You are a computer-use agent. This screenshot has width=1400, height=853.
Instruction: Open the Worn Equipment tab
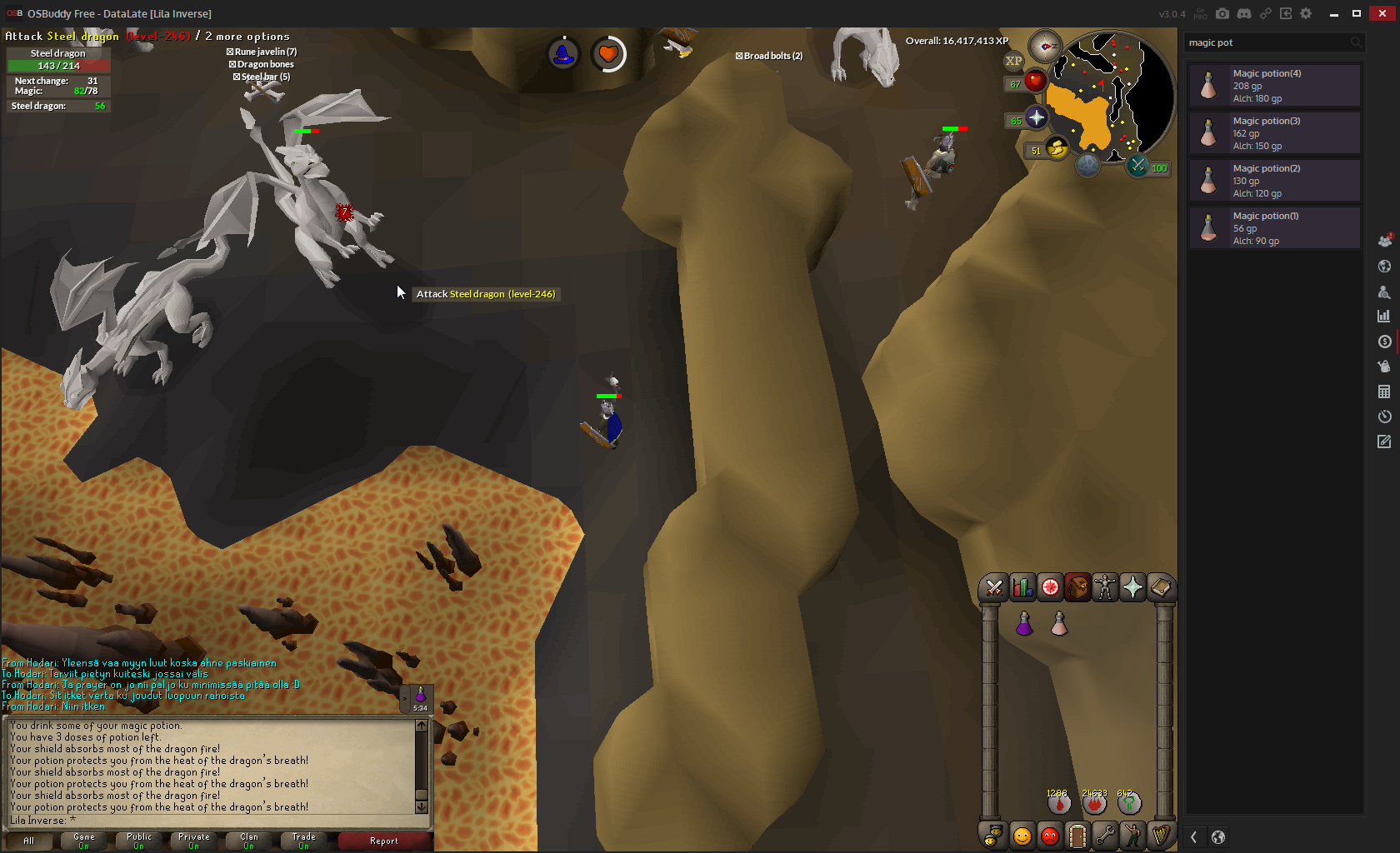(x=1105, y=588)
